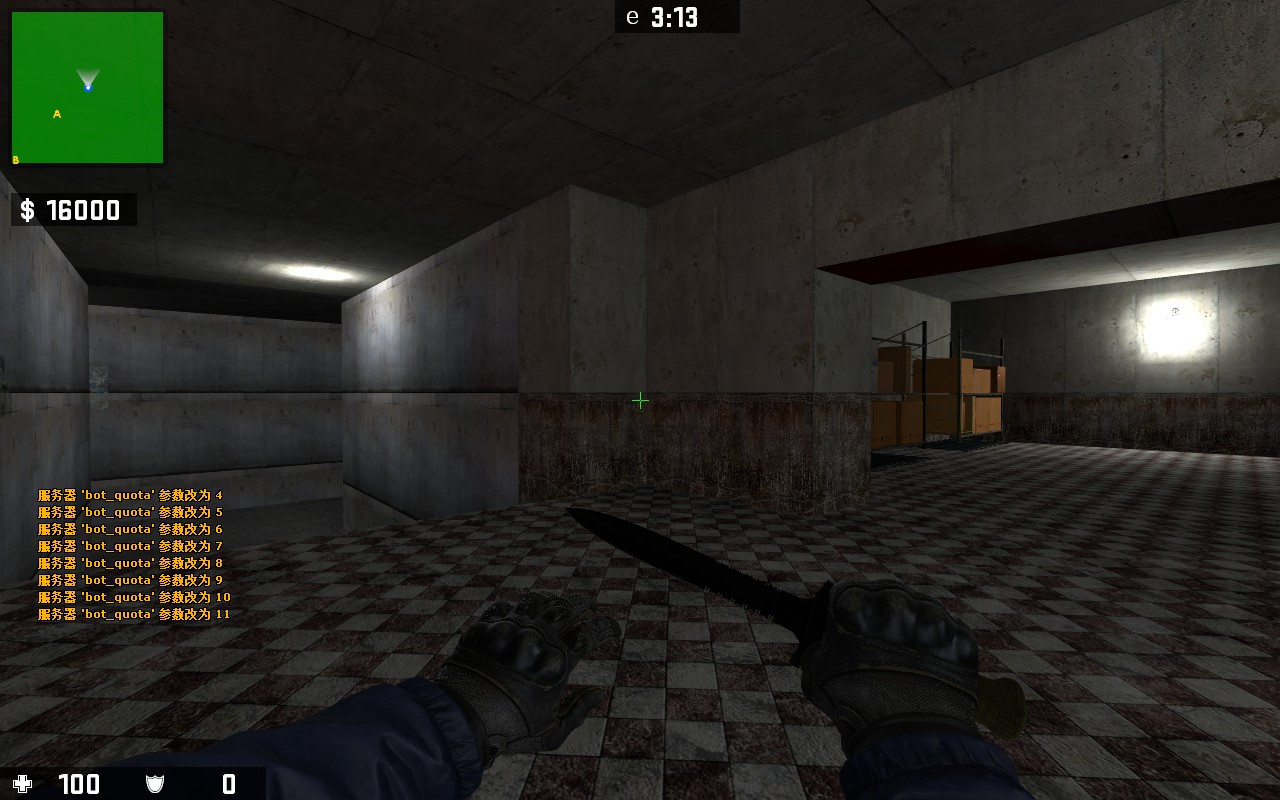Click the money counter showing 16000

pos(83,210)
